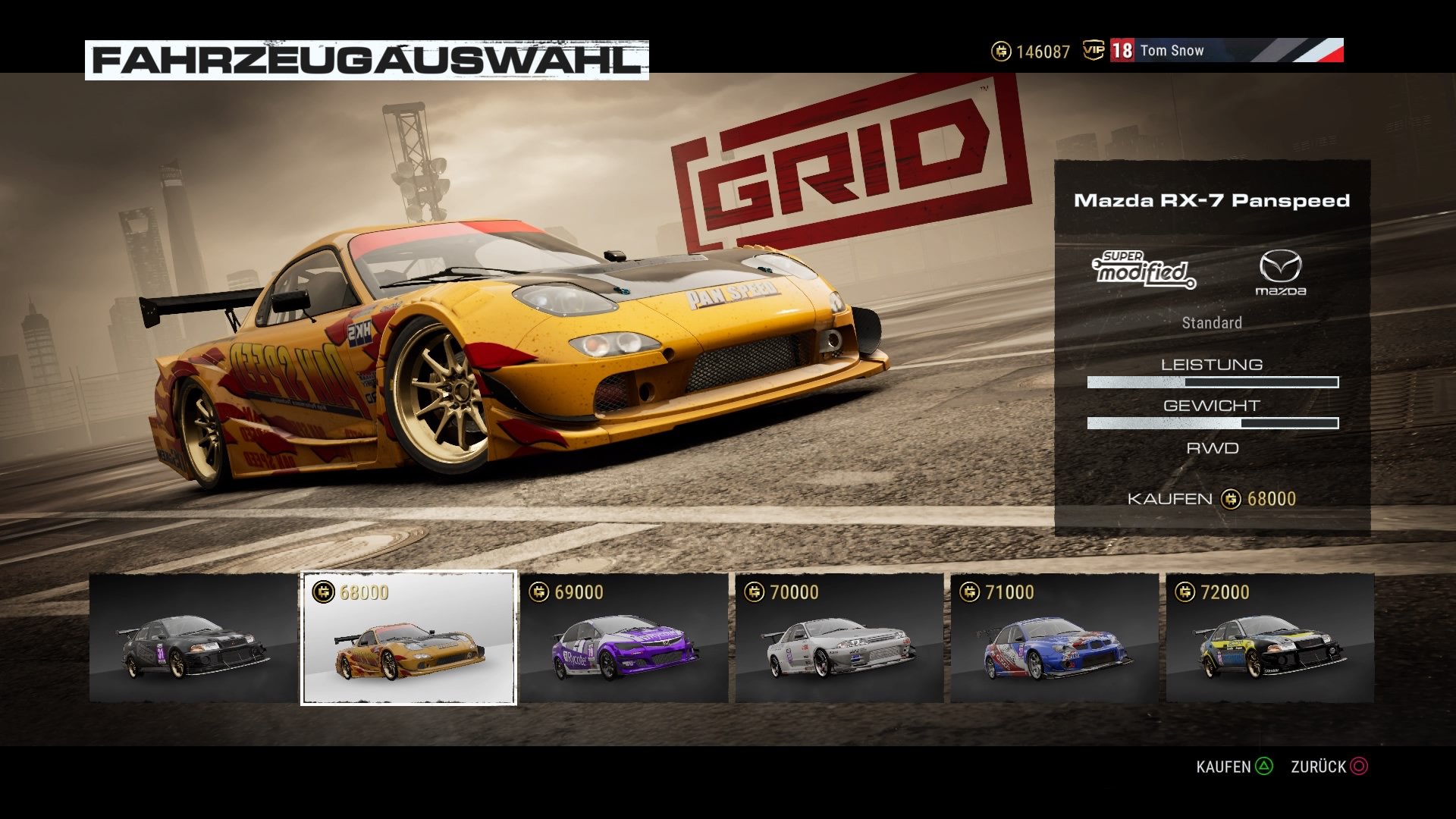Select the Tom Snow player nameplate
The image size is (1456, 819).
click(1174, 51)
